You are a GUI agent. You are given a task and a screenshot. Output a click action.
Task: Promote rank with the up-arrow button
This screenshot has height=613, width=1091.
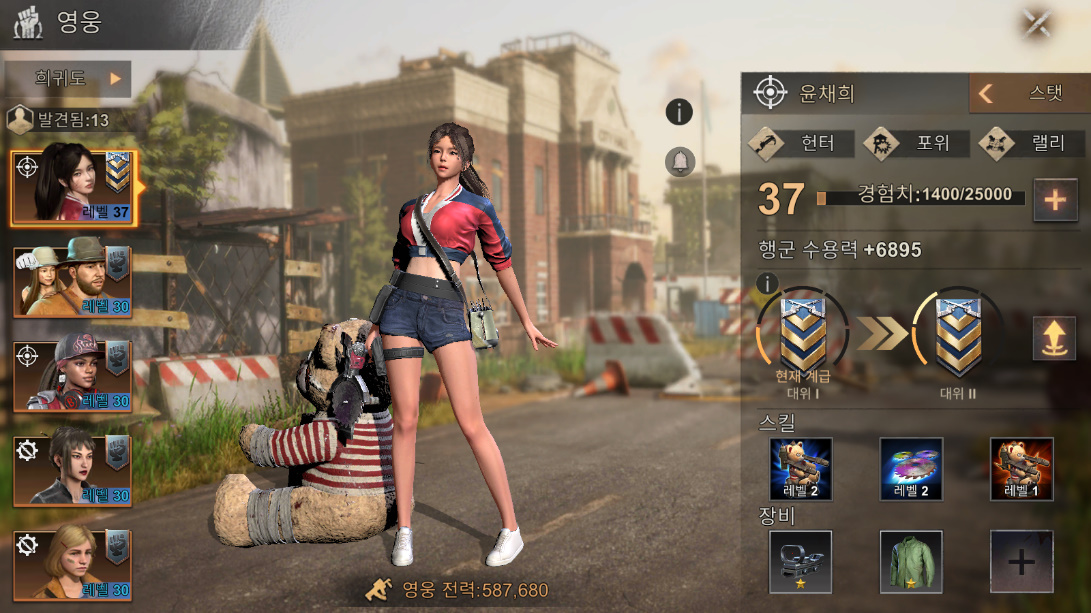click(x=1054, y=338)
